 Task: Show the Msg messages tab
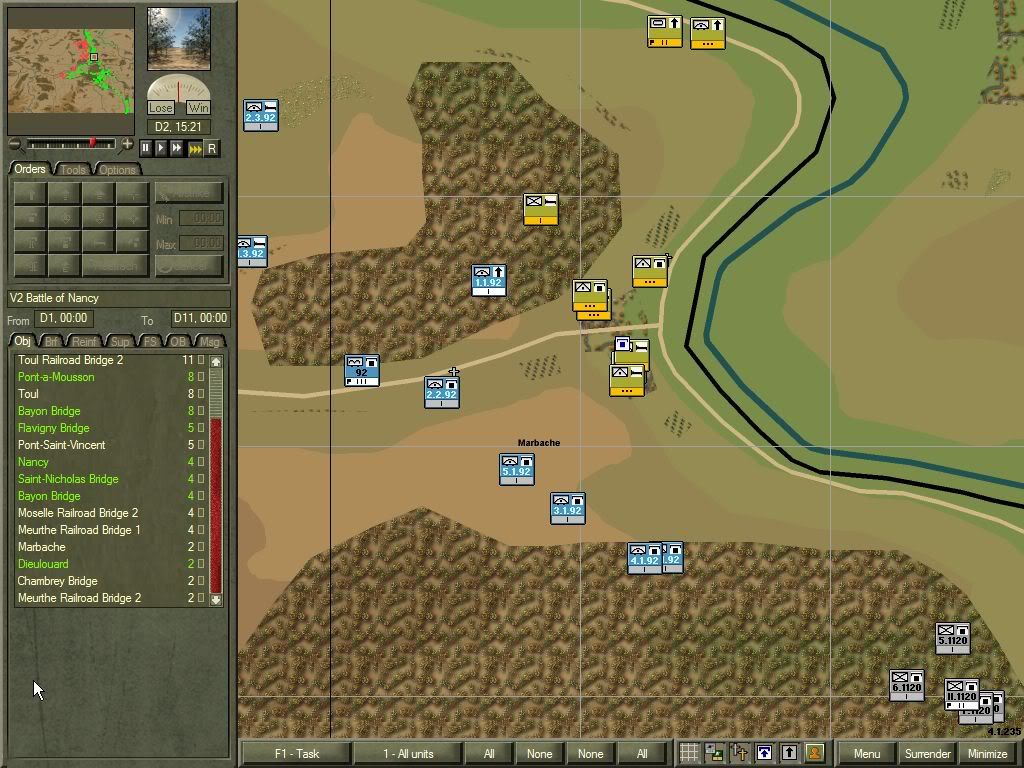coord(210,342)
